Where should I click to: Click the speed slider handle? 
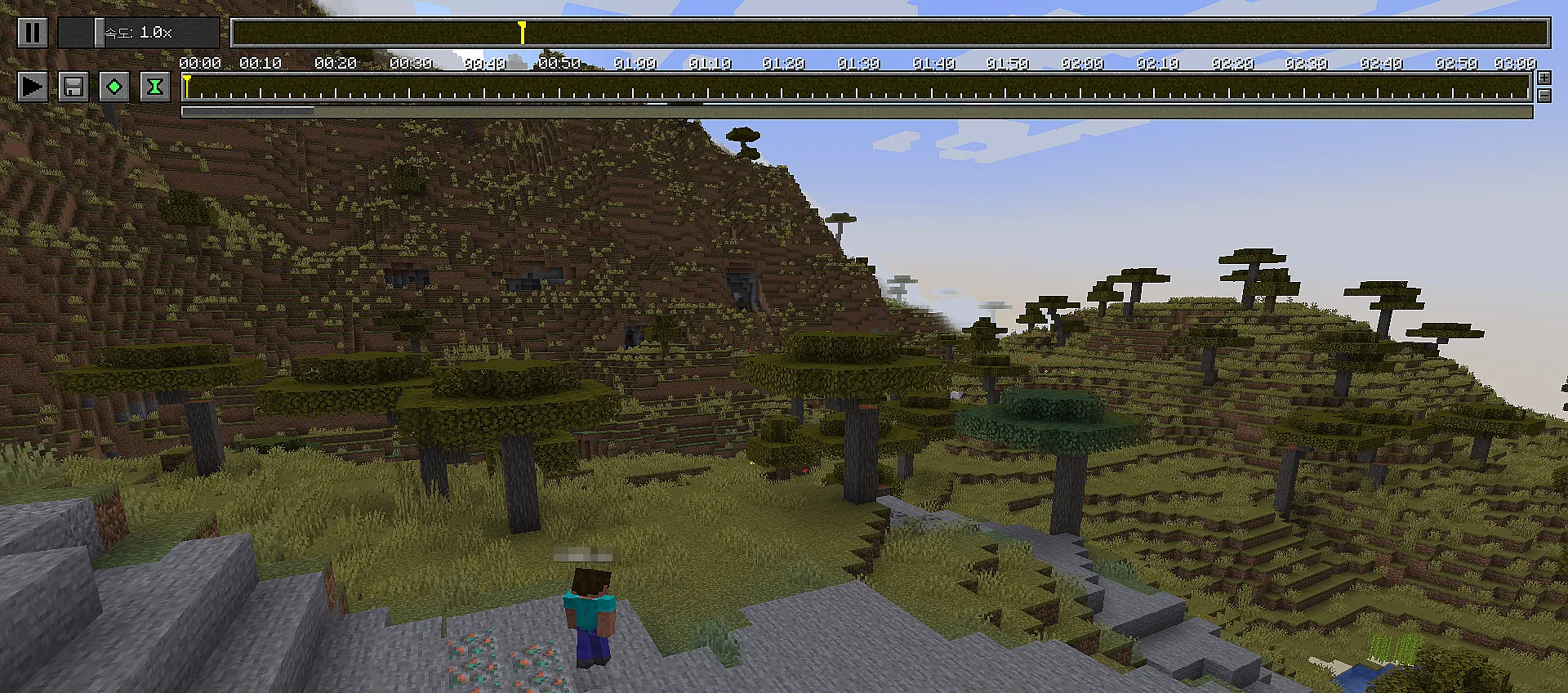point(99,33)
